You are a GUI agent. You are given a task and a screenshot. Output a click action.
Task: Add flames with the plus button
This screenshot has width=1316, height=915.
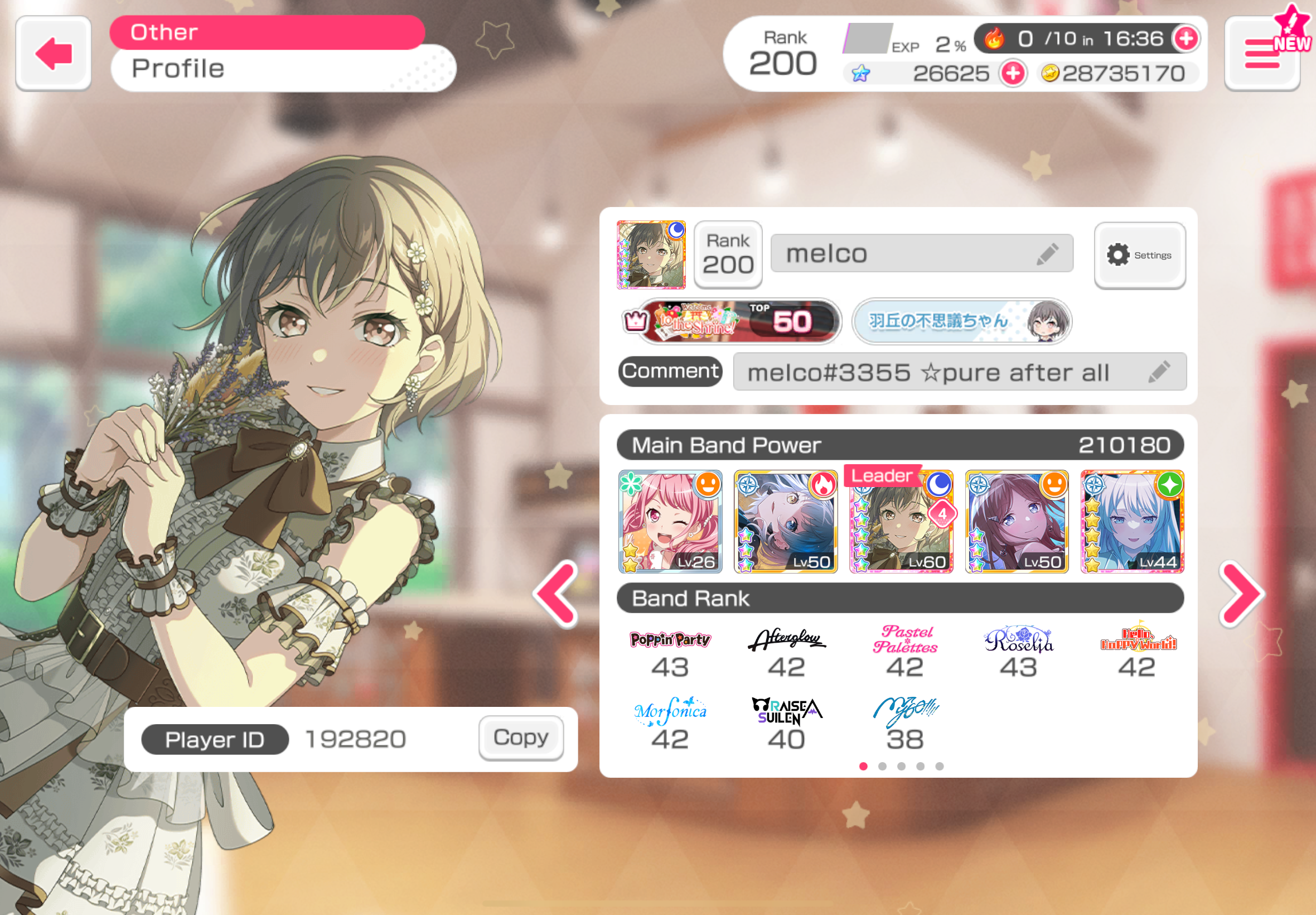[1186, 38]
